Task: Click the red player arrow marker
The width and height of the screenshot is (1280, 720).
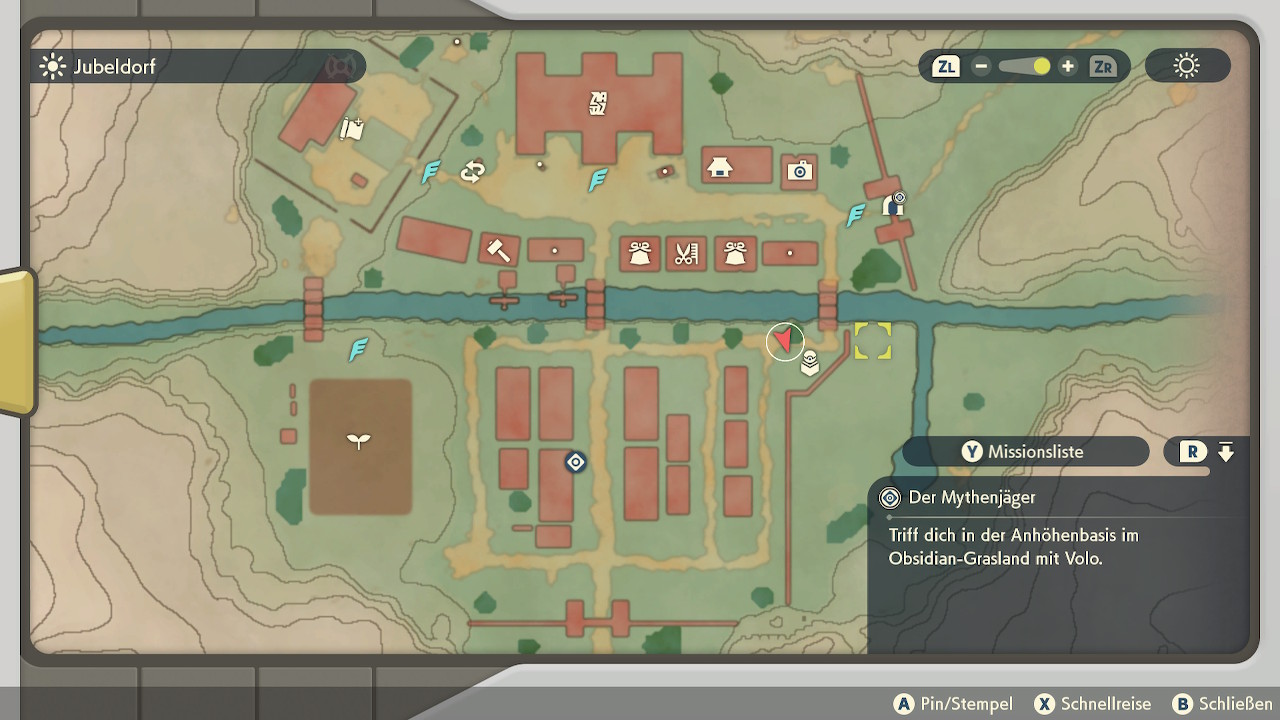Action: (x=785, y=341)
